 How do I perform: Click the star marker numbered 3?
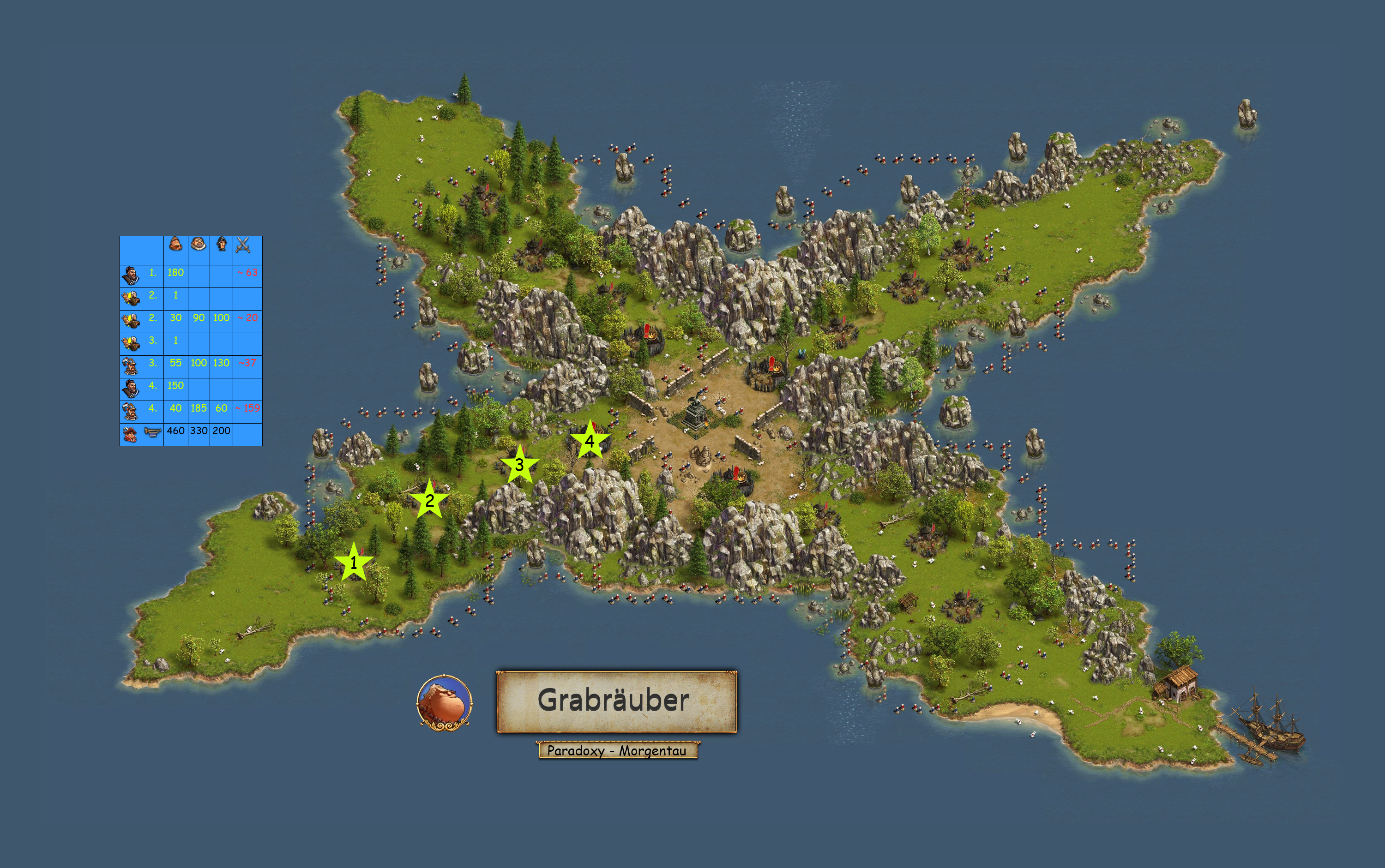coord(519,464)
